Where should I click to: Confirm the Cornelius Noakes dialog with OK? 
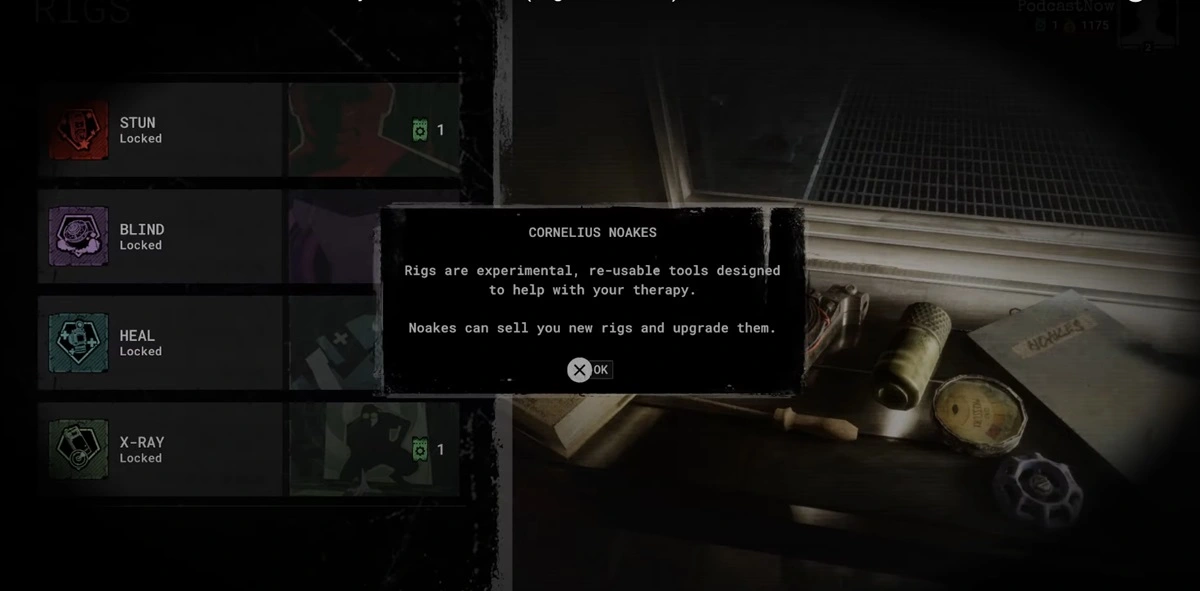click(x=589, y=370)
